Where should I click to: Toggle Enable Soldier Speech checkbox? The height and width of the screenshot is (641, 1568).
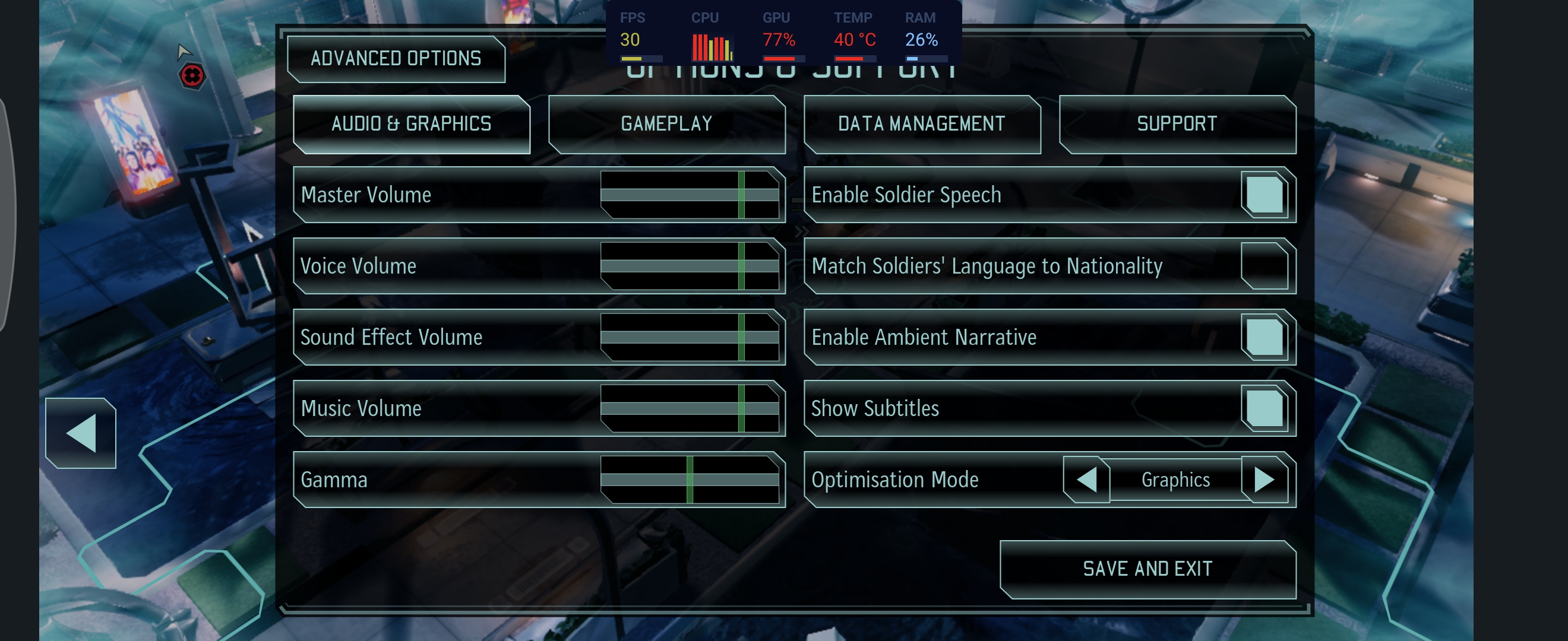point(1264,195)
